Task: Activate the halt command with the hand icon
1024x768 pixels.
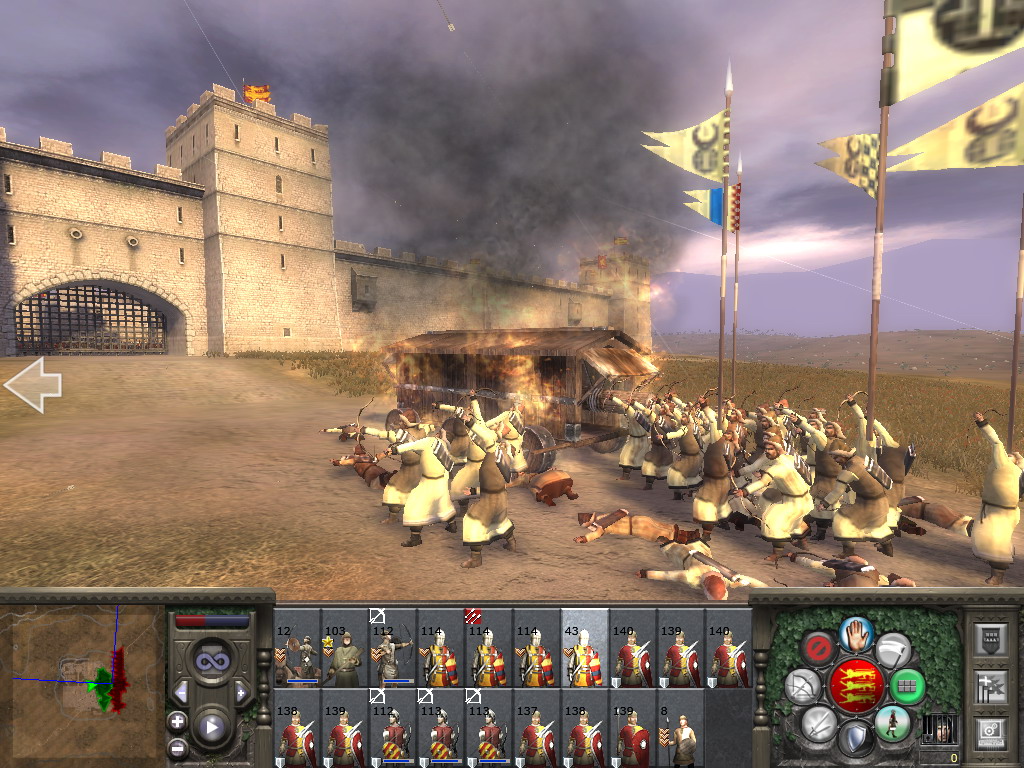Action: [857, 632]
